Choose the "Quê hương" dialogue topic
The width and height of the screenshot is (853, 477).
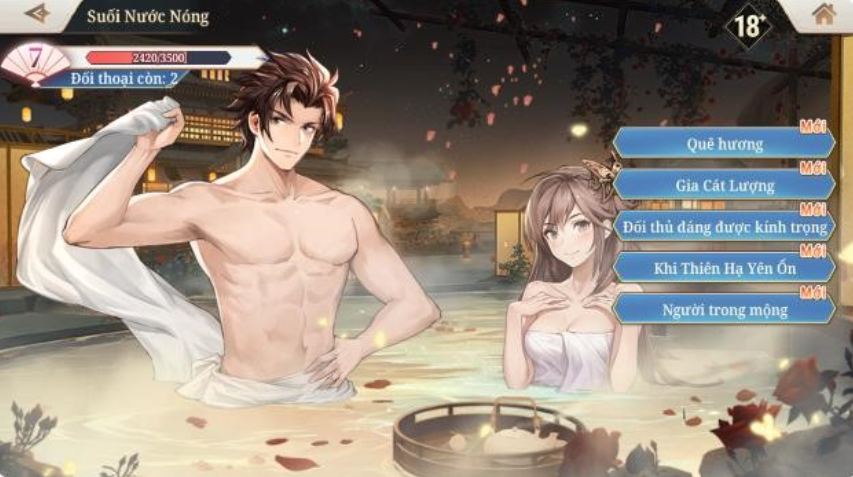point(725,144)
